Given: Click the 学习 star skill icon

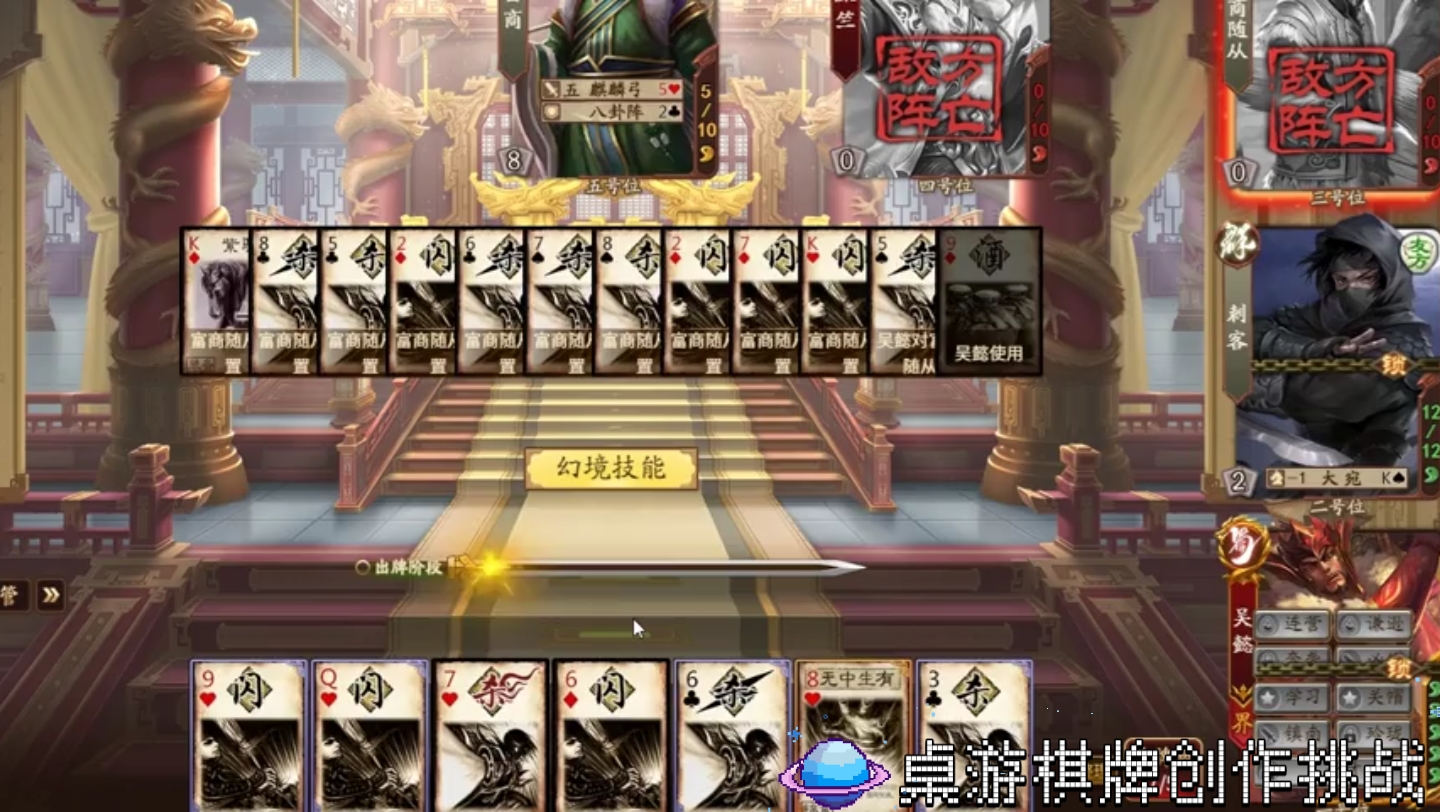Looking at the screenshot, I should click(x=1293, y=697).
